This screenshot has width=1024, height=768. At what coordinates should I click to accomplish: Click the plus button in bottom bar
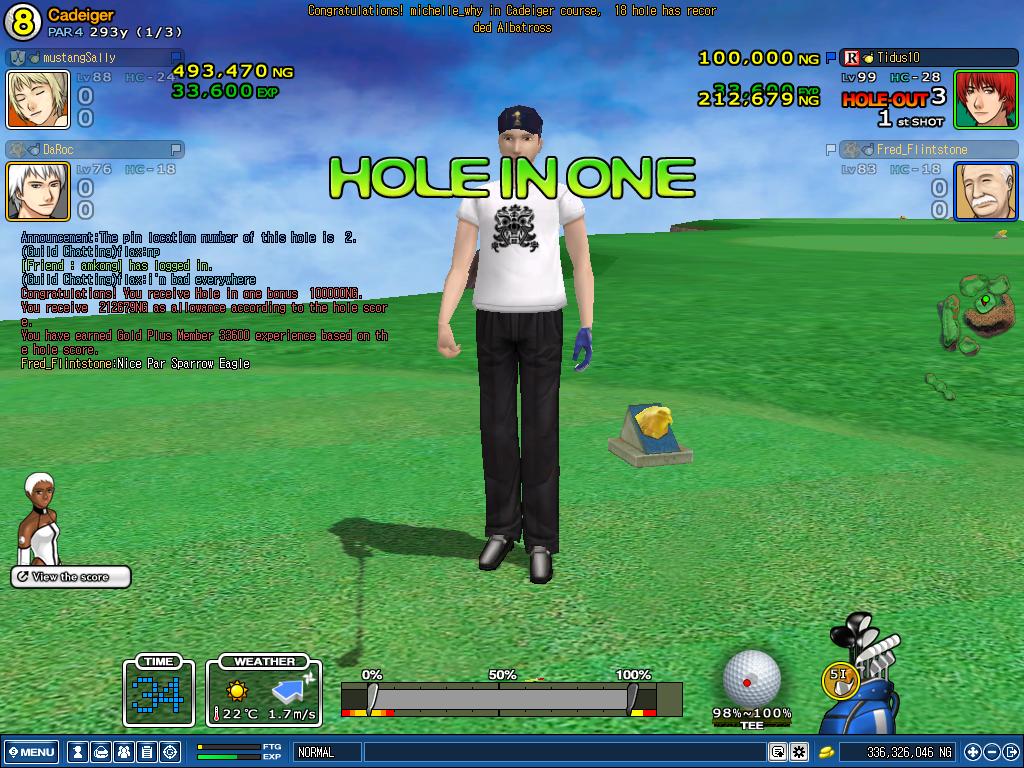pyautogui.click(x=973, y=752)
